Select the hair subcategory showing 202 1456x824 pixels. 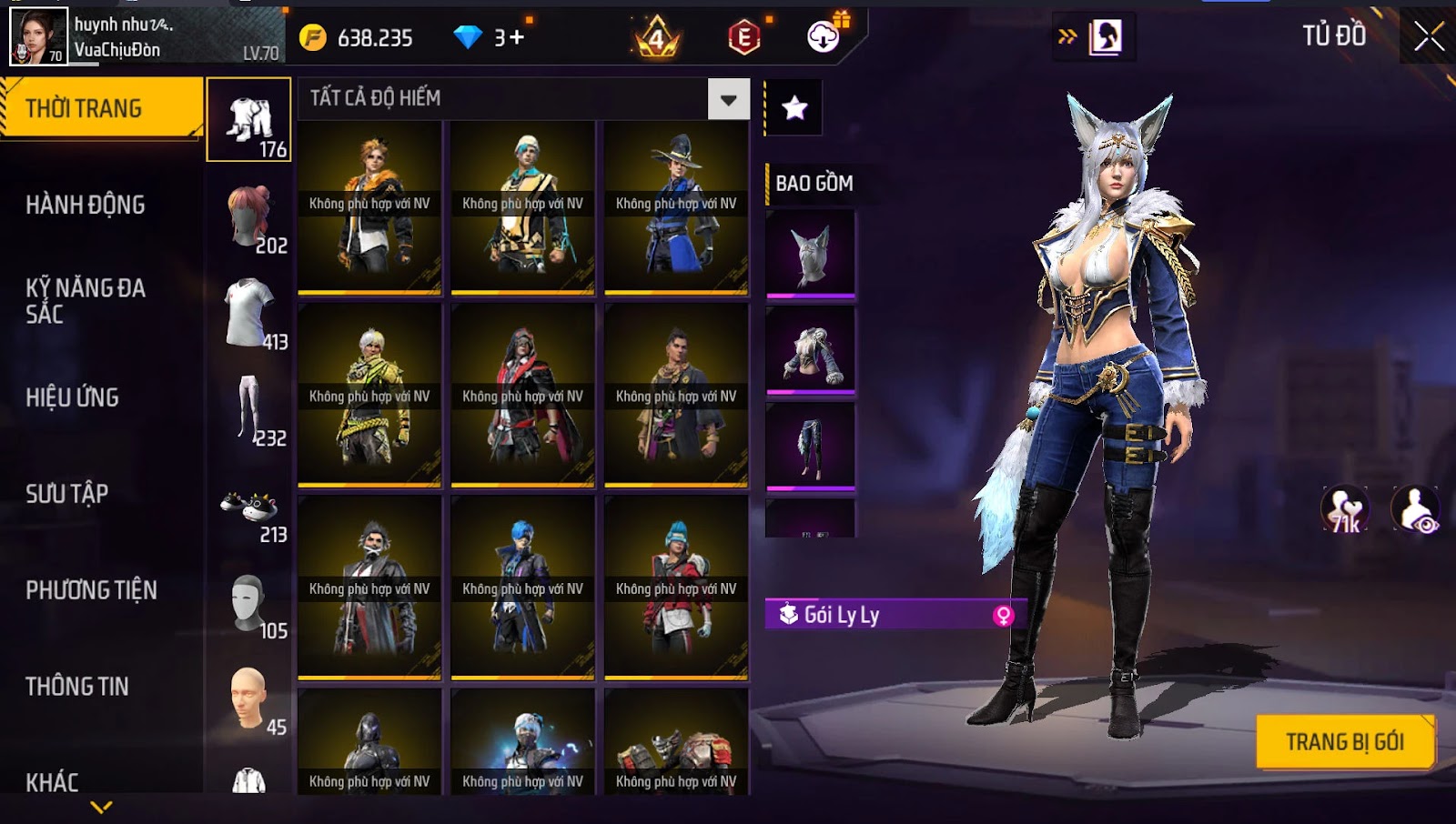[x=251, y=218]
